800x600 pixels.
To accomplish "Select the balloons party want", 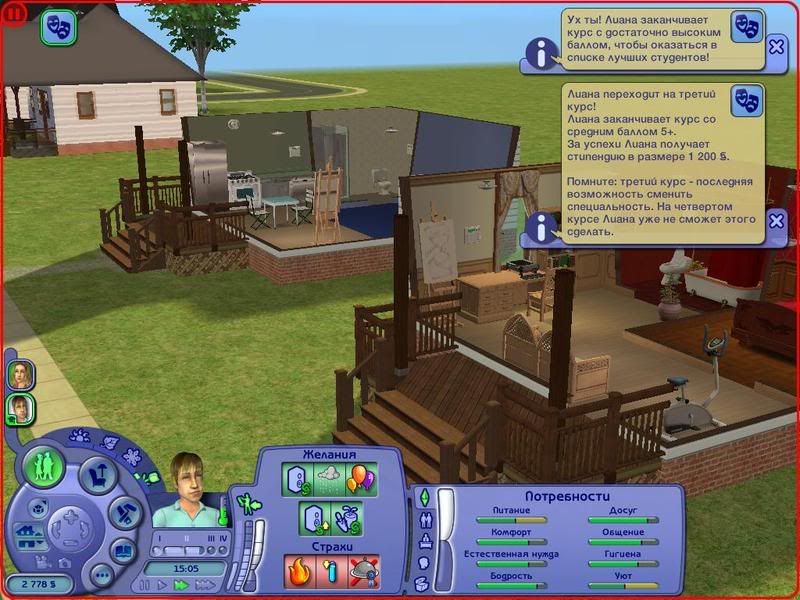I will point(361,478).
